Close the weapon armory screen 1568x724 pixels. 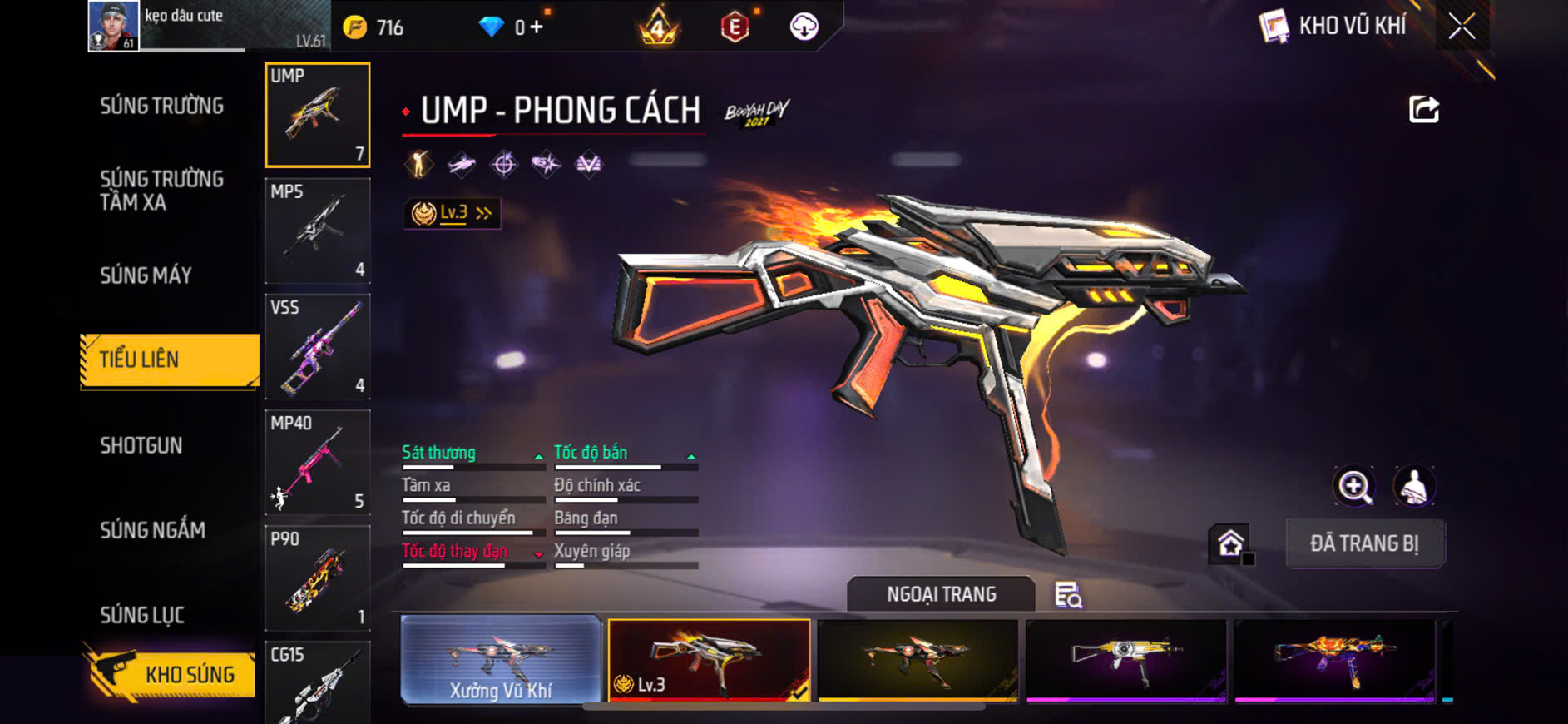[1462, 27]
